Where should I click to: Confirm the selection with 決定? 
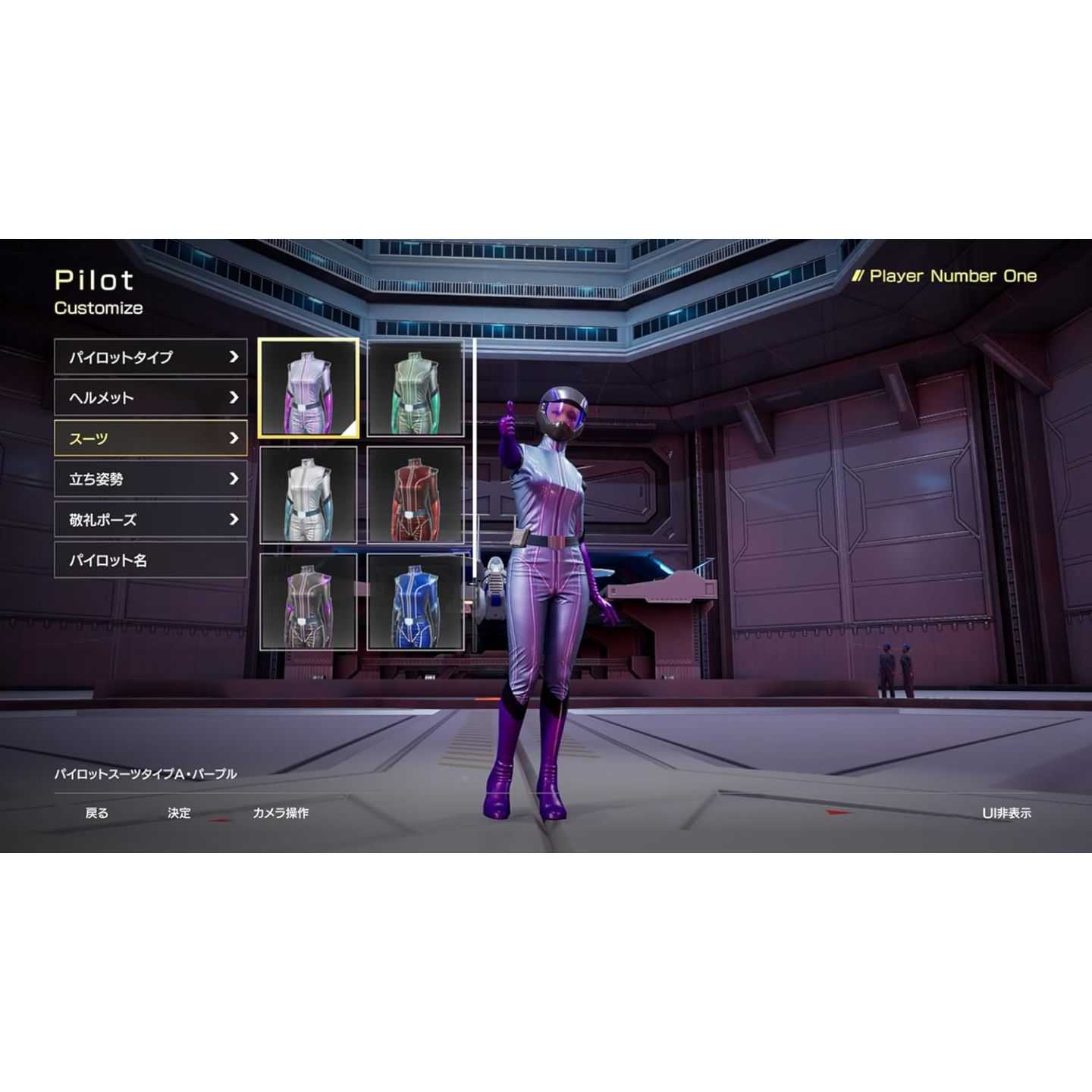click(179, 813)
